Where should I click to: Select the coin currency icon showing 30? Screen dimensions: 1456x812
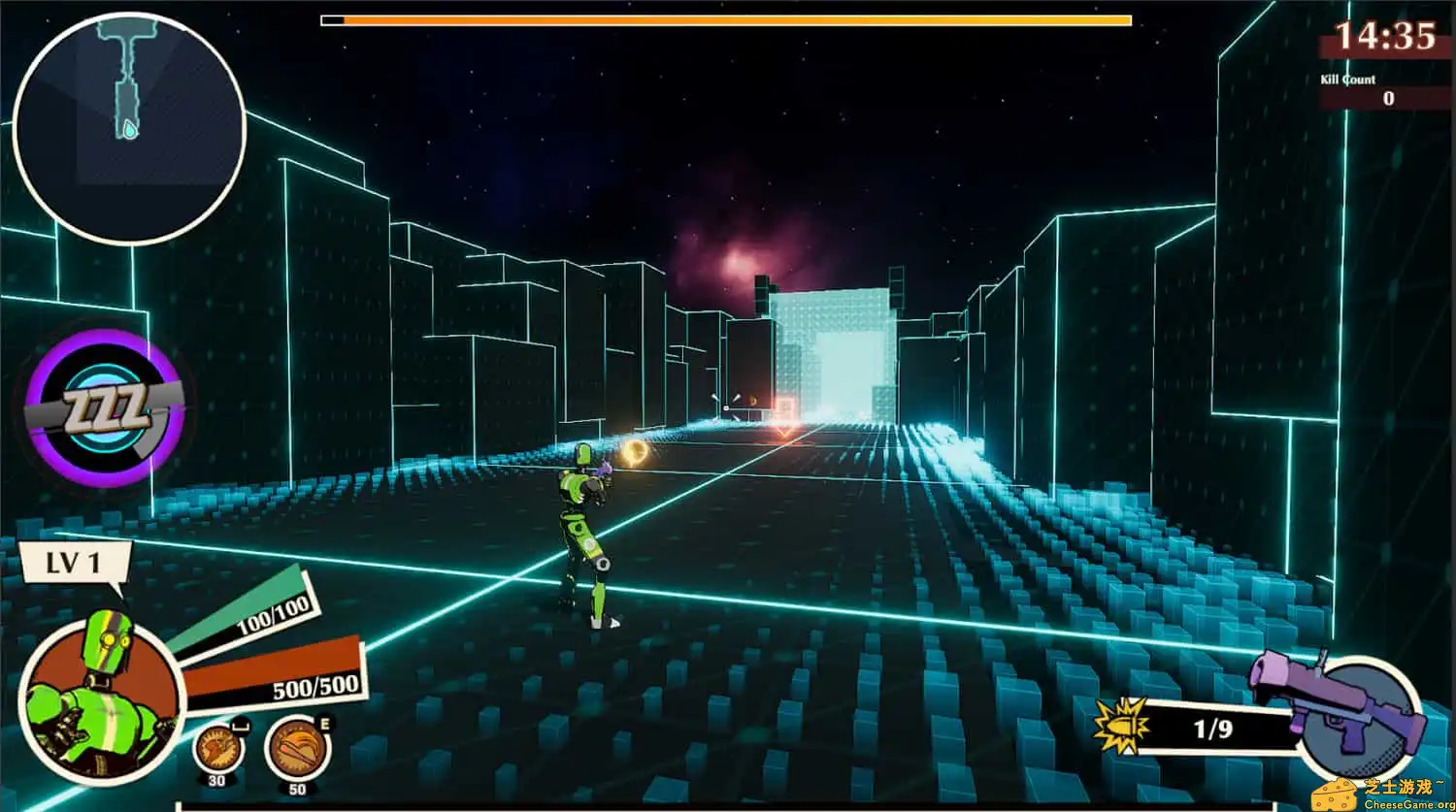[x=218, y=747]
